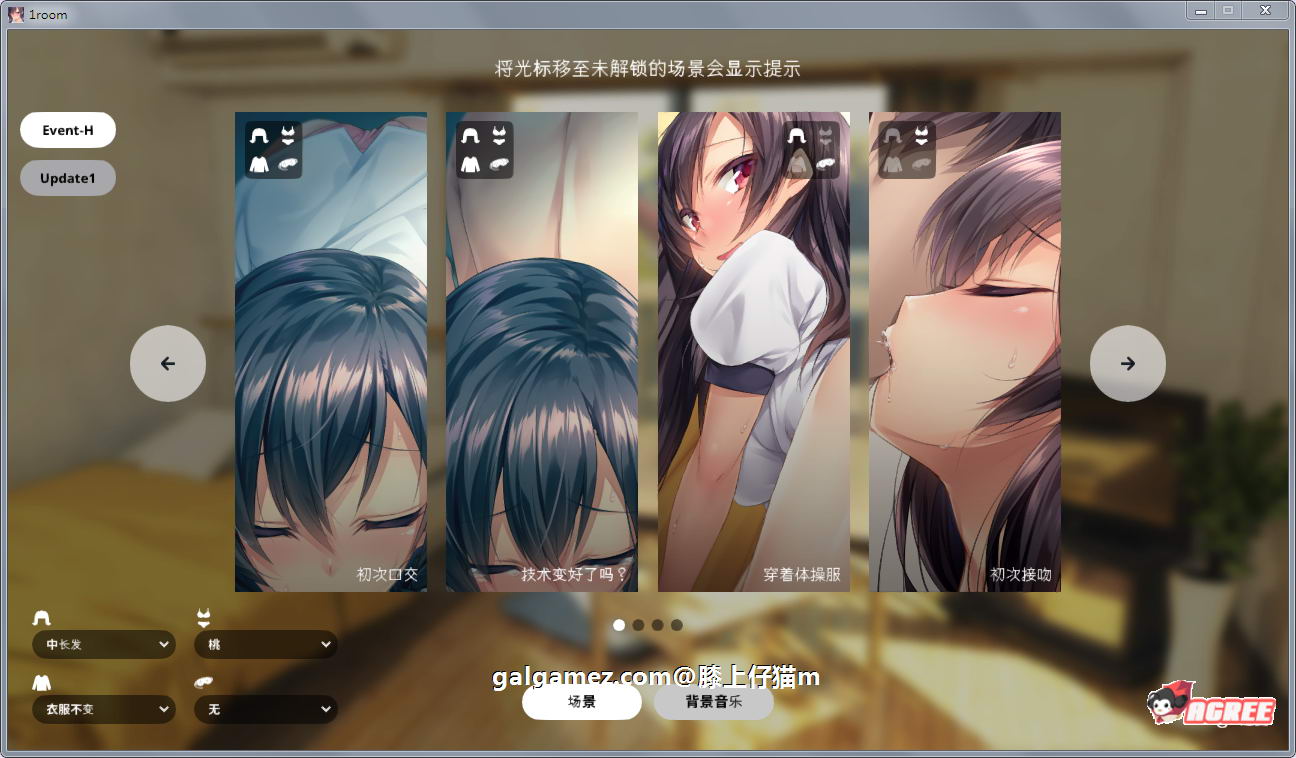Image resolution: width=1296 pixels, height=758 pixels.
Task: Switch to the 背景音乐 tab
Action: point(713,702)
